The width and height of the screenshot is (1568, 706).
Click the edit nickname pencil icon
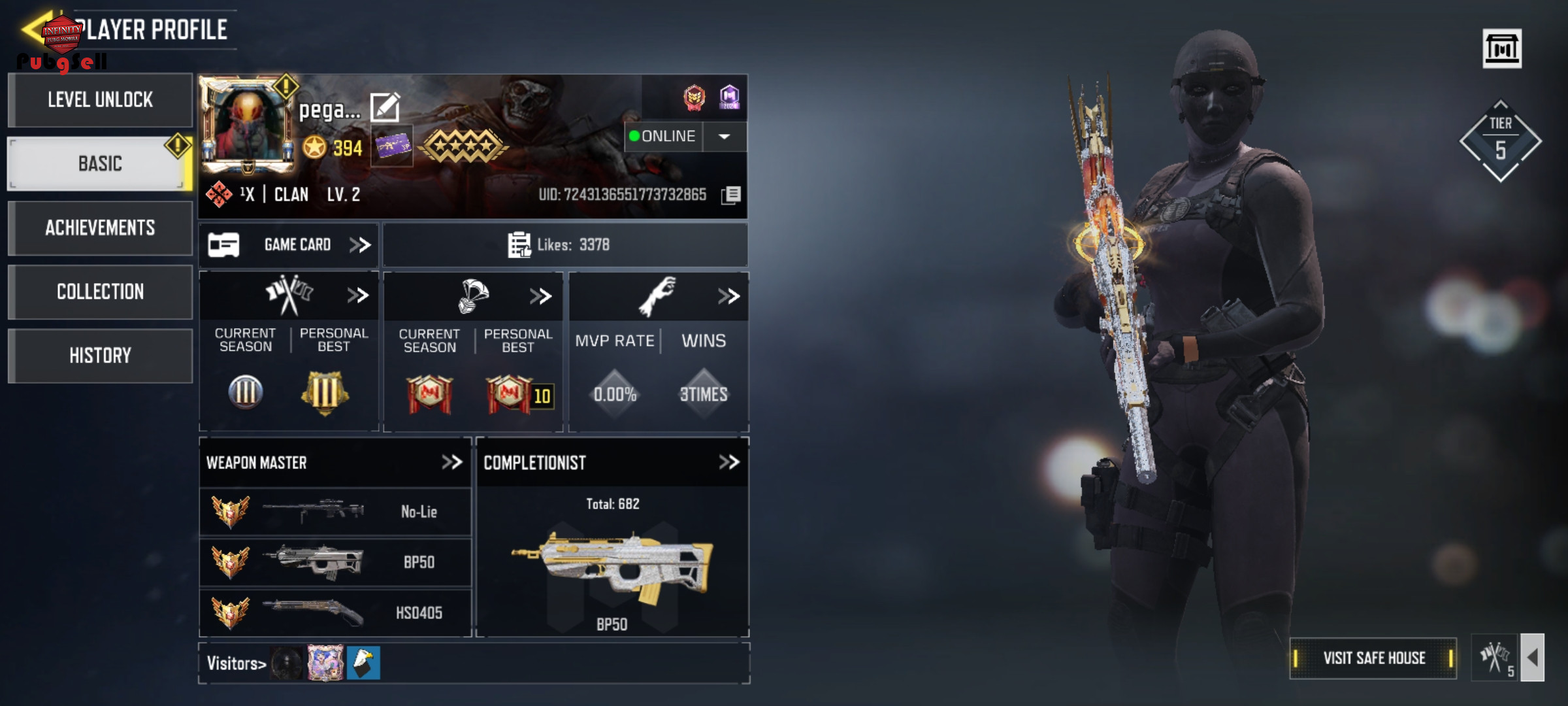click(x=385, y=107)
